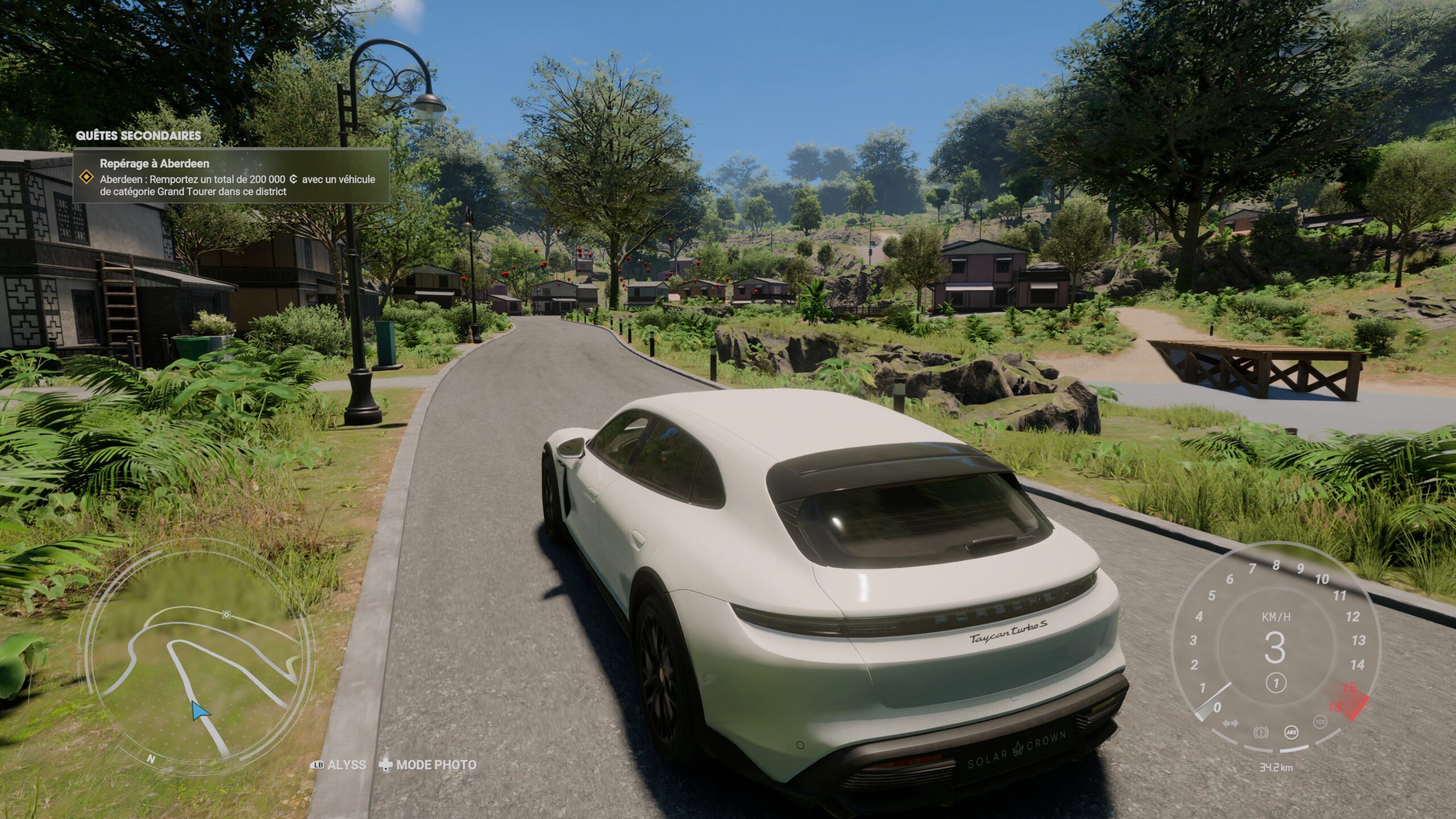Click the north N compass indicator
The height and width of the screenshot is (819, 1456).
151,758
